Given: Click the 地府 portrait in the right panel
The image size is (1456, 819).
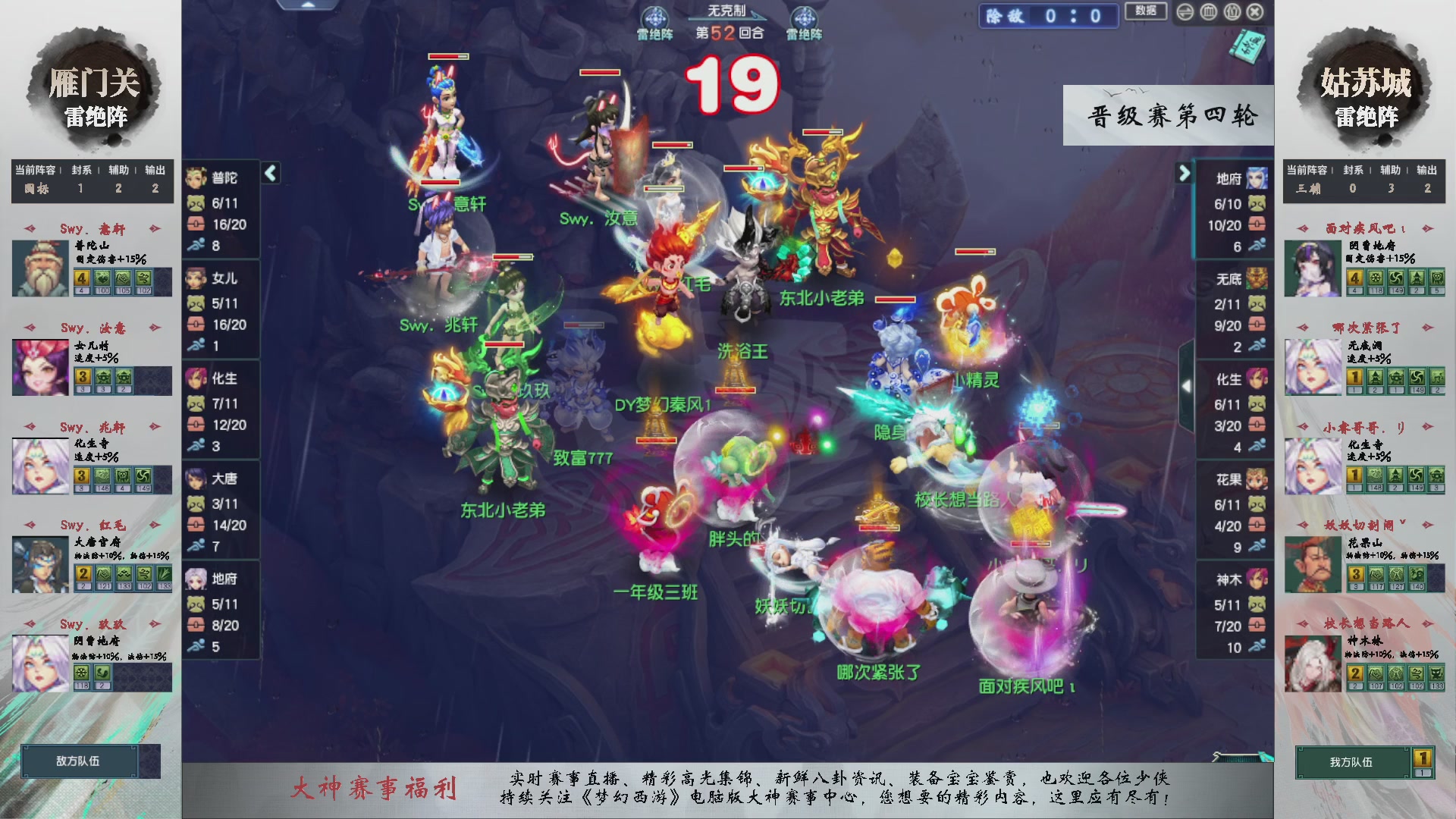Looking at the screenshot, I should 1256,176.
